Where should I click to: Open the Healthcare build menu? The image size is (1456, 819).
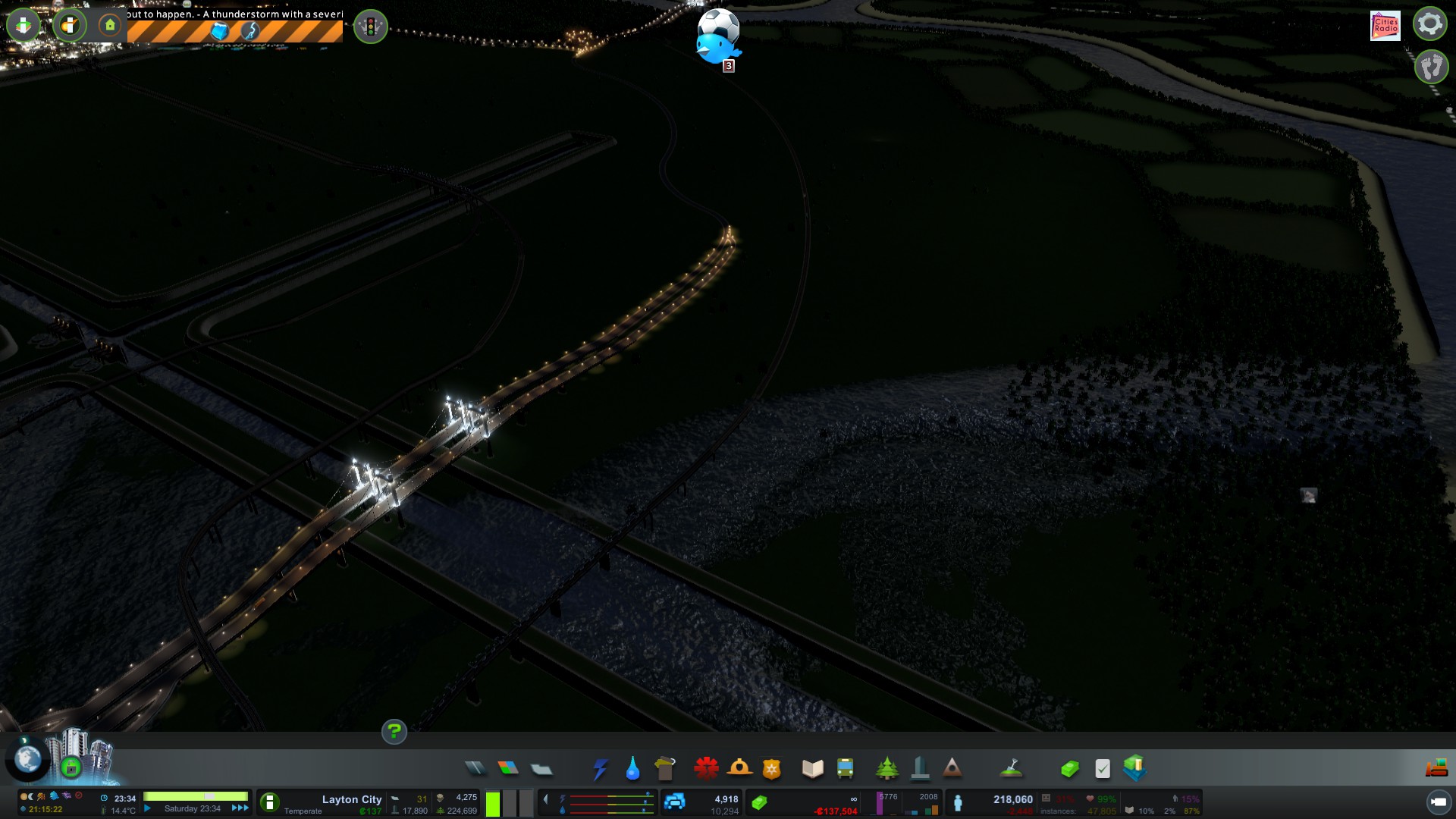pos(706,768)
